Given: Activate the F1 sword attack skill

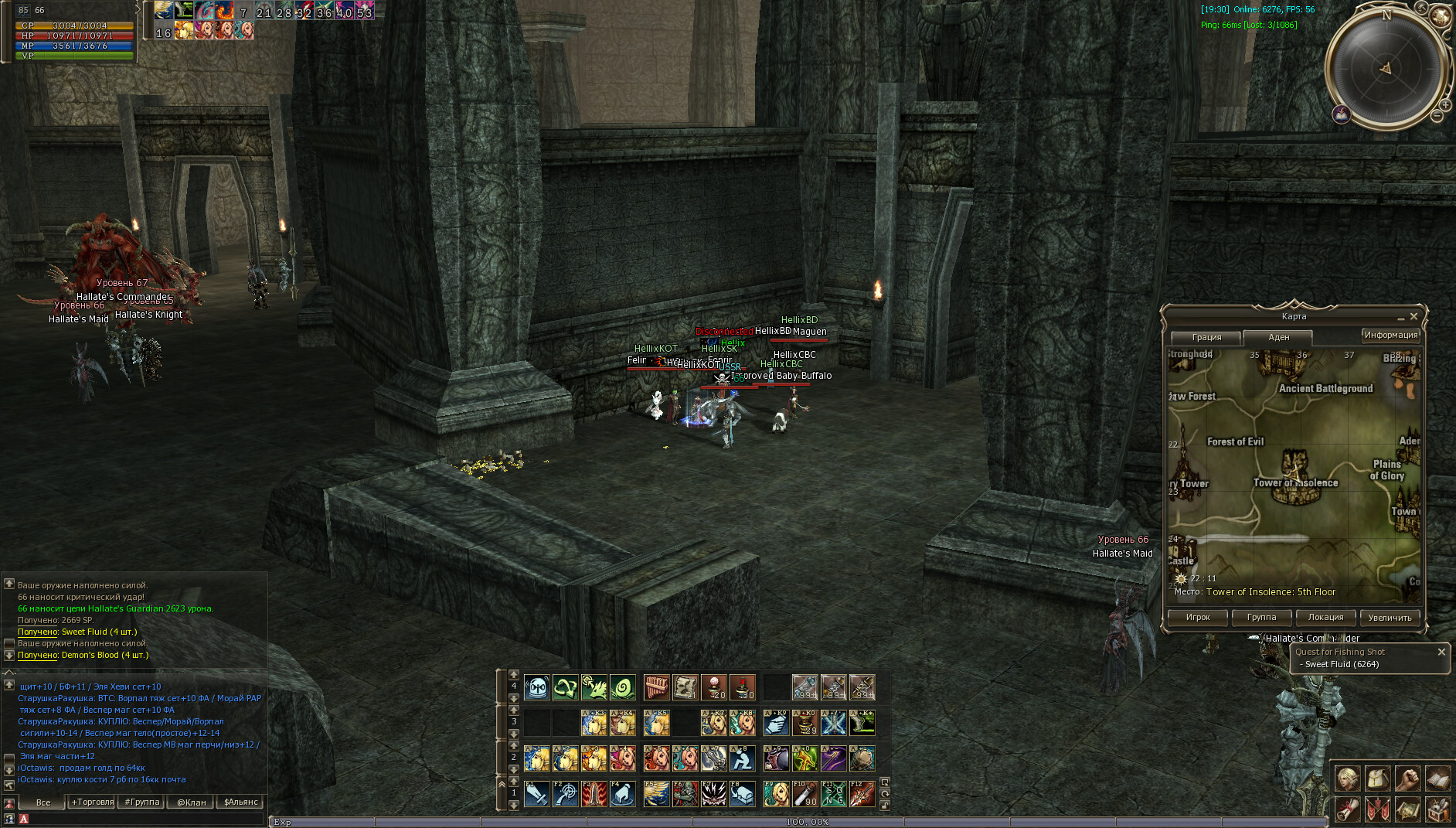Looking at the screenshot, I should point(536,794).
